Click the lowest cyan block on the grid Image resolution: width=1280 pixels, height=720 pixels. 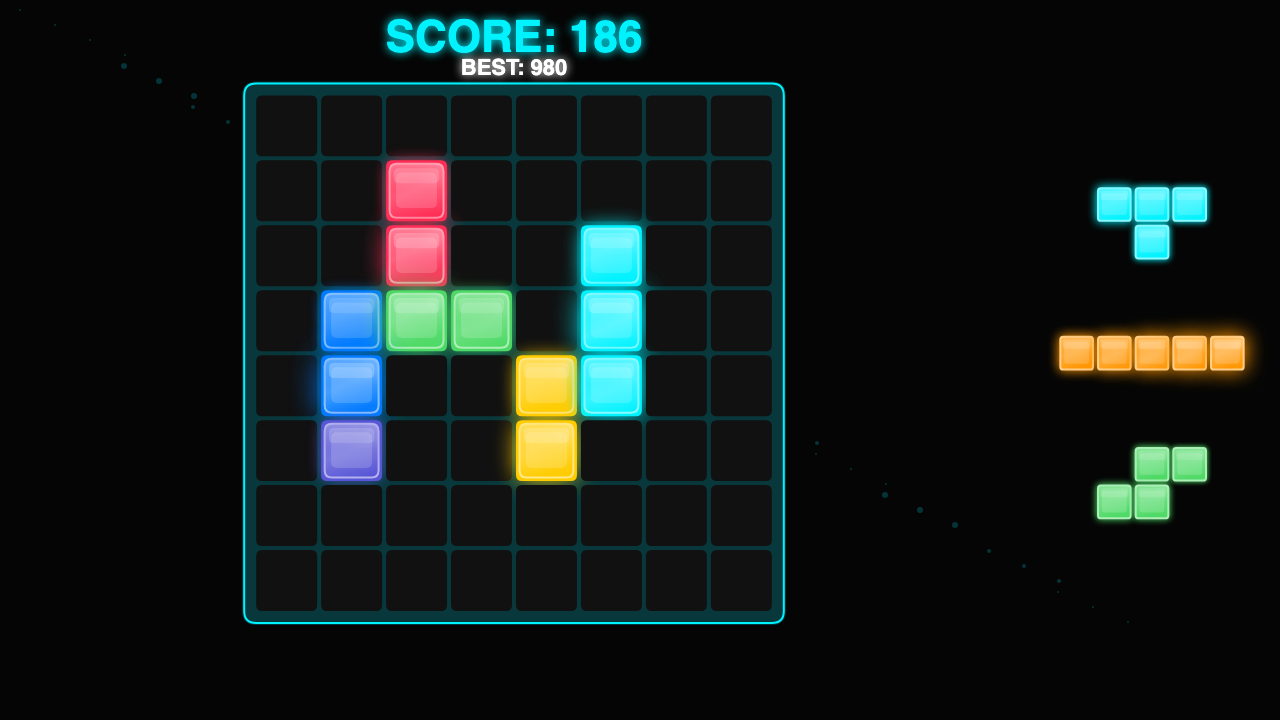click(611, 386)
